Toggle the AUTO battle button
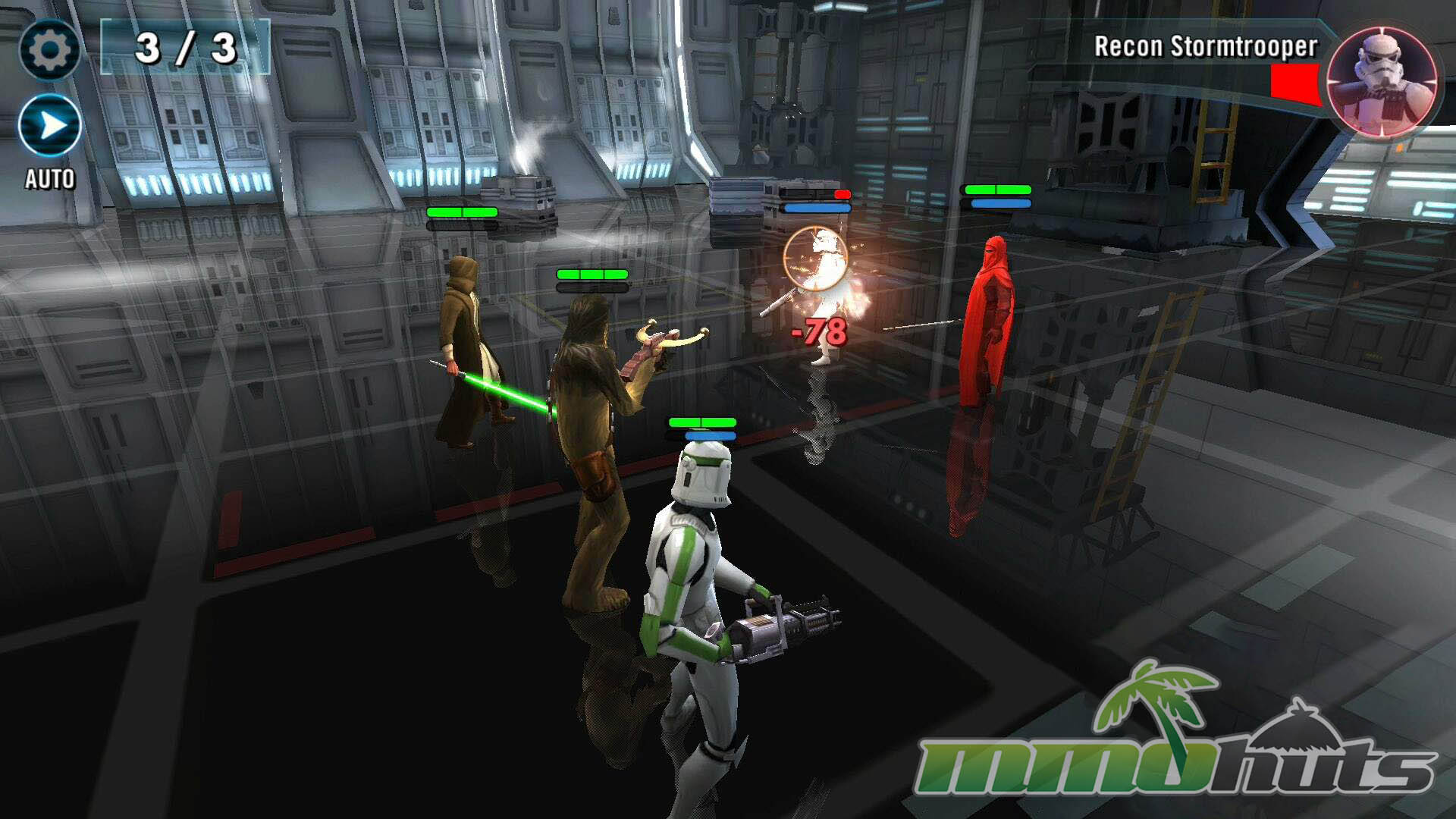Screen dimensions: 1456x819 coord(50,126)
